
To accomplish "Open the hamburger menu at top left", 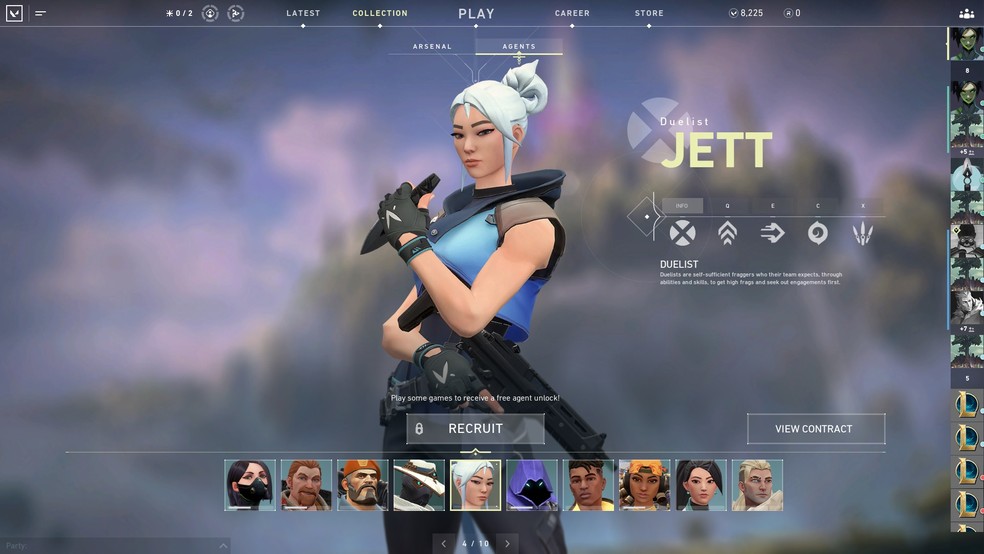I will tap(41, 14).
